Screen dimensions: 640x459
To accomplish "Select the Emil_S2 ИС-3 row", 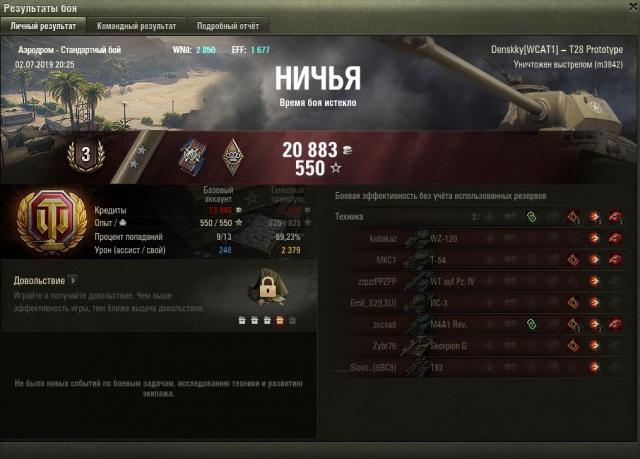I will 480,302.
